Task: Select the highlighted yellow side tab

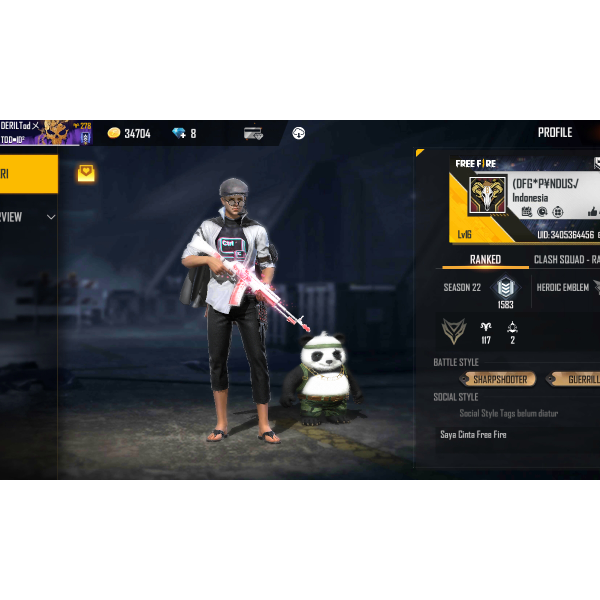Action: [x=28, y=173]
